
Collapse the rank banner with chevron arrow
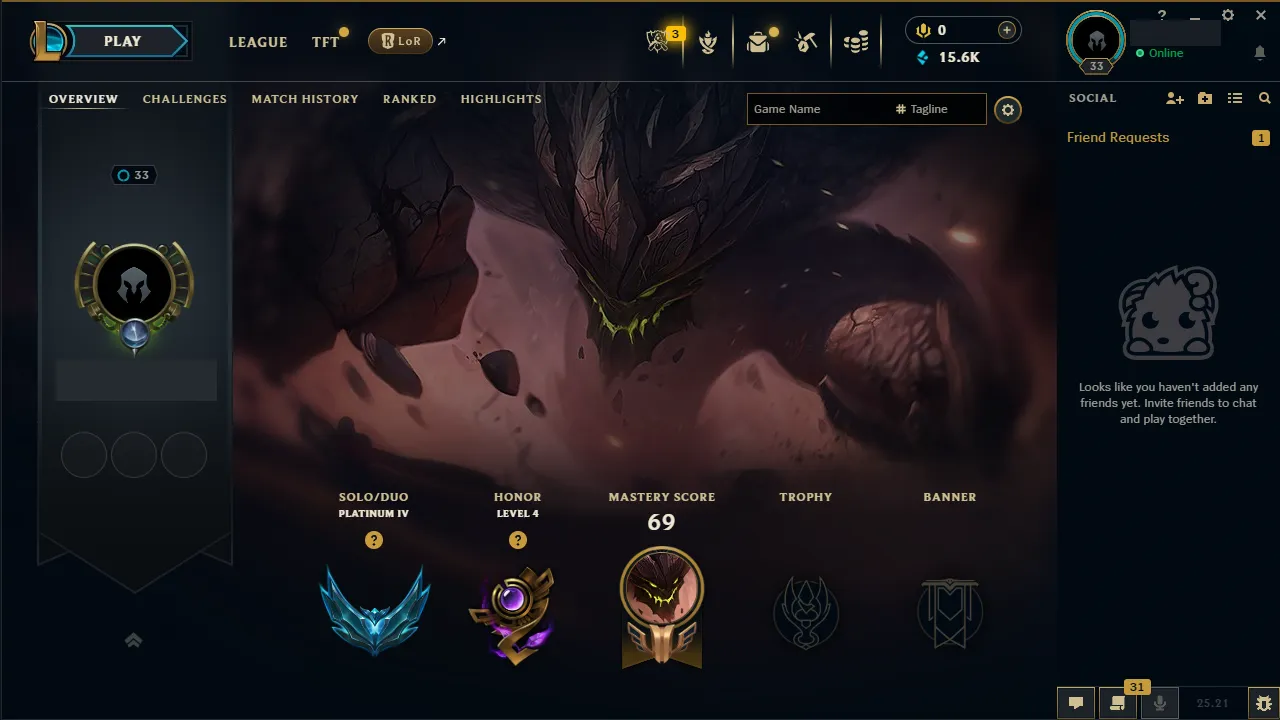(133, 640)
